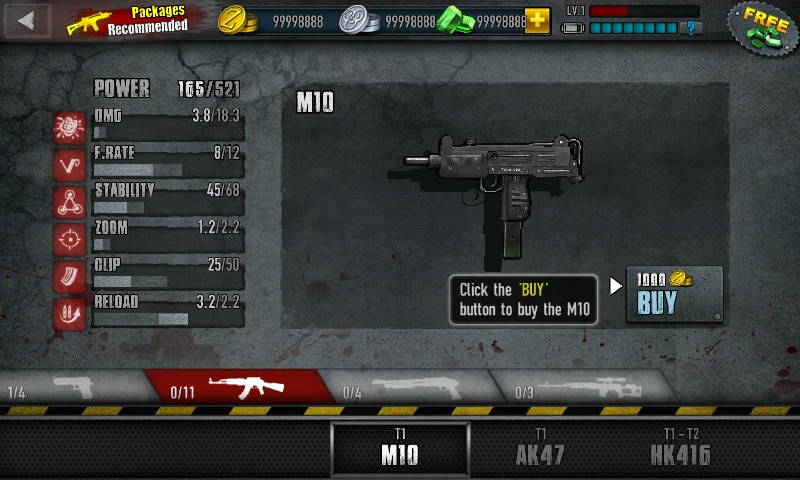The width and height of the screenshot is (800, 480).
Task: Open the ZOOM crosshair upgrade icon
Action: (70, 239)
